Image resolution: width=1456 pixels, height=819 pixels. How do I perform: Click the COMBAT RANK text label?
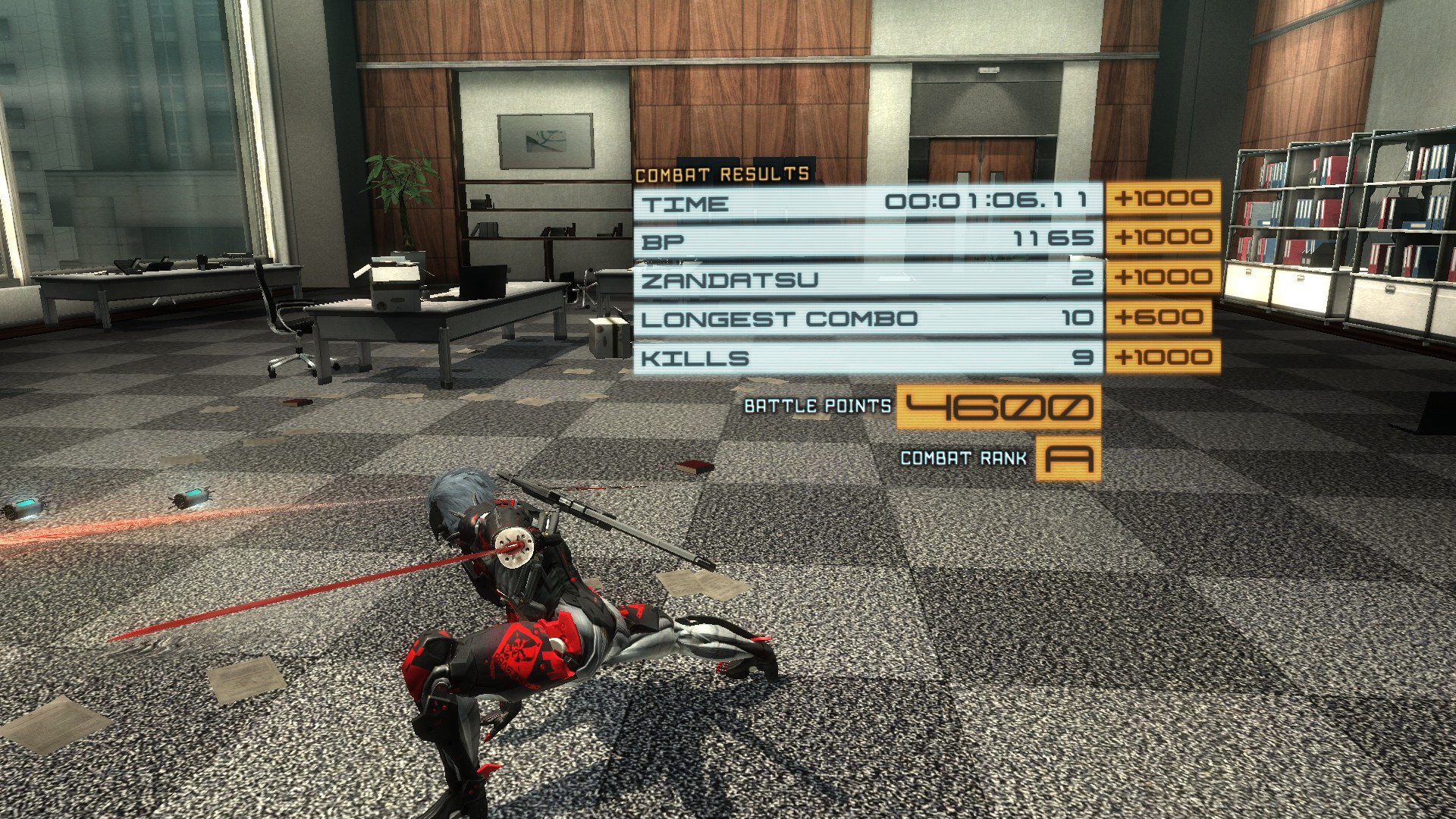coord(964,458)
